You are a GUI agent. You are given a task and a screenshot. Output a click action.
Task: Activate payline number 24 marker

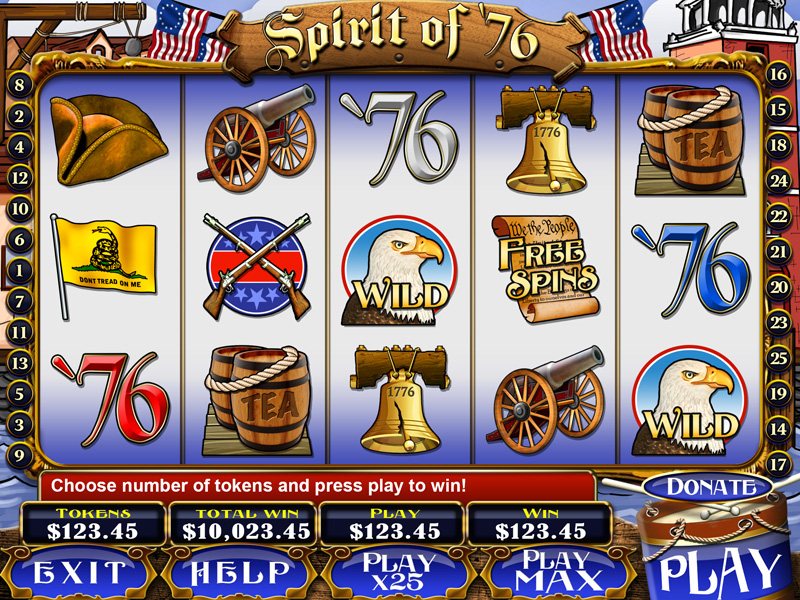(x=778, y=180)
